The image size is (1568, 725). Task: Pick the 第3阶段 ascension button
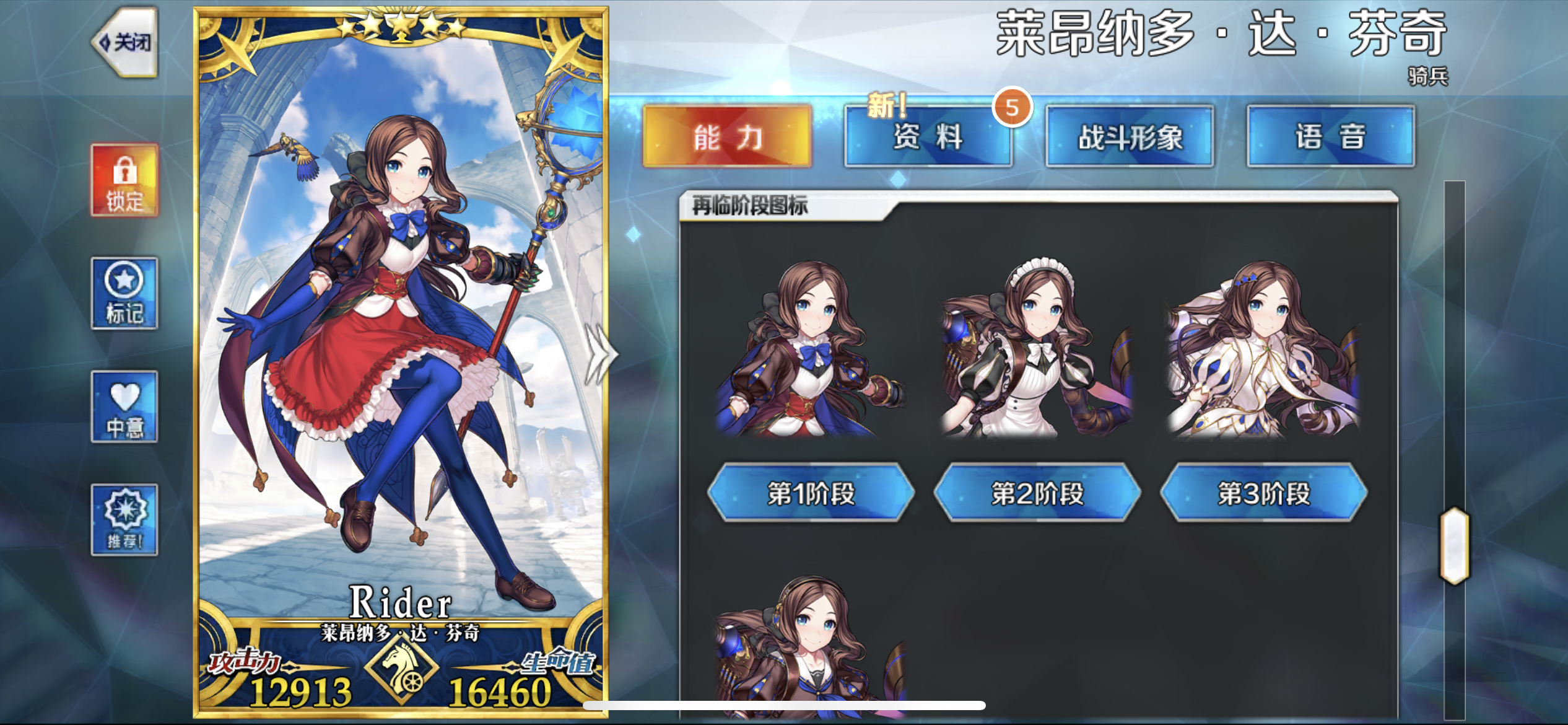1263,493
